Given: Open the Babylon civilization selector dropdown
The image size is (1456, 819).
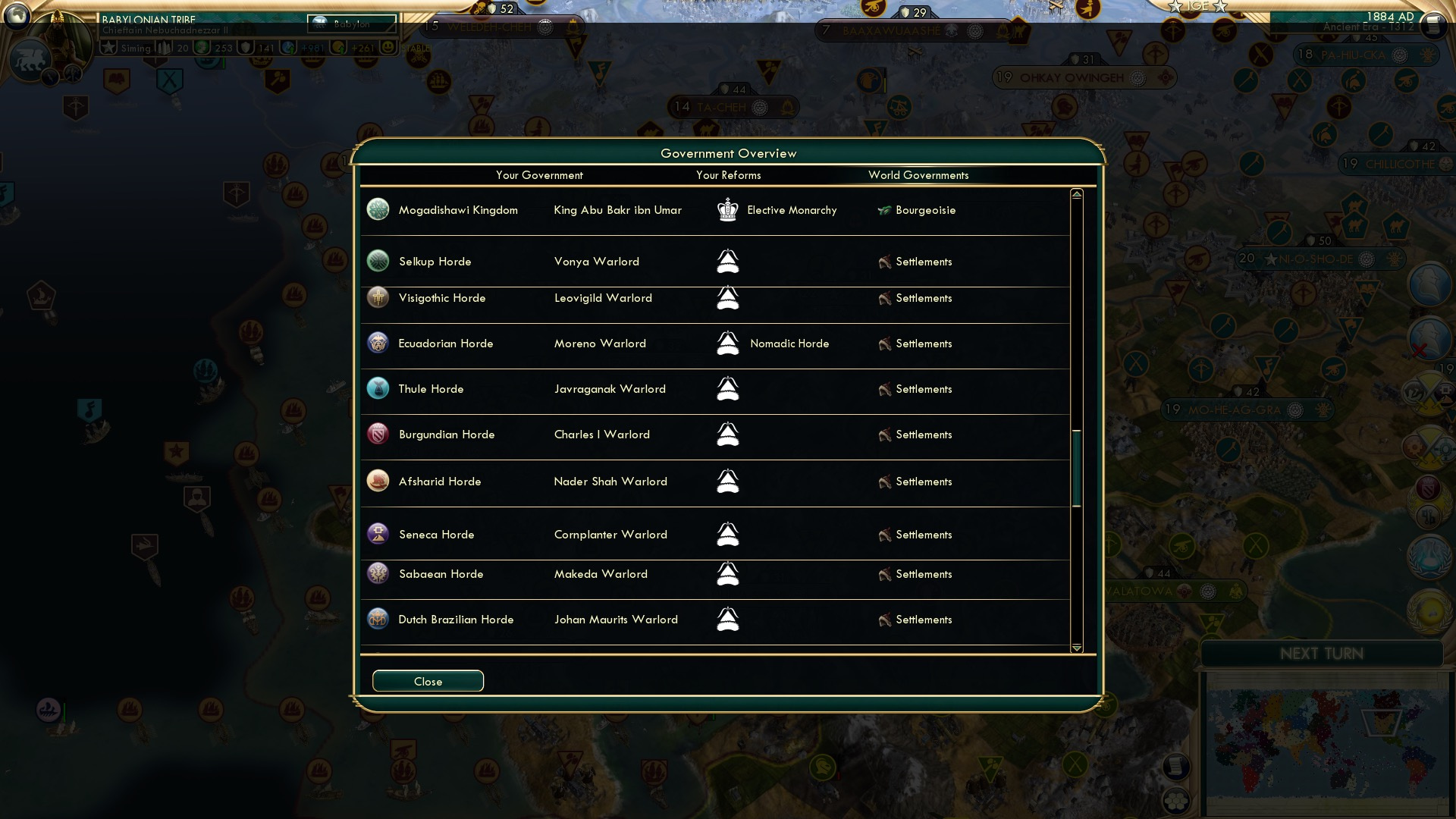Looking at the screenshot, I should [x=353, y=25].
